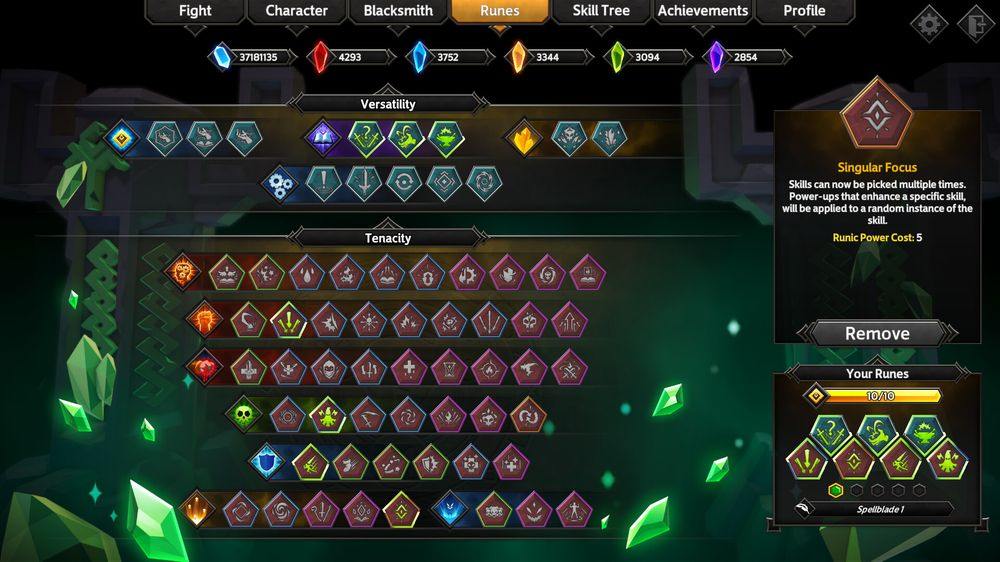Click the exit door icon

point(973,24)
